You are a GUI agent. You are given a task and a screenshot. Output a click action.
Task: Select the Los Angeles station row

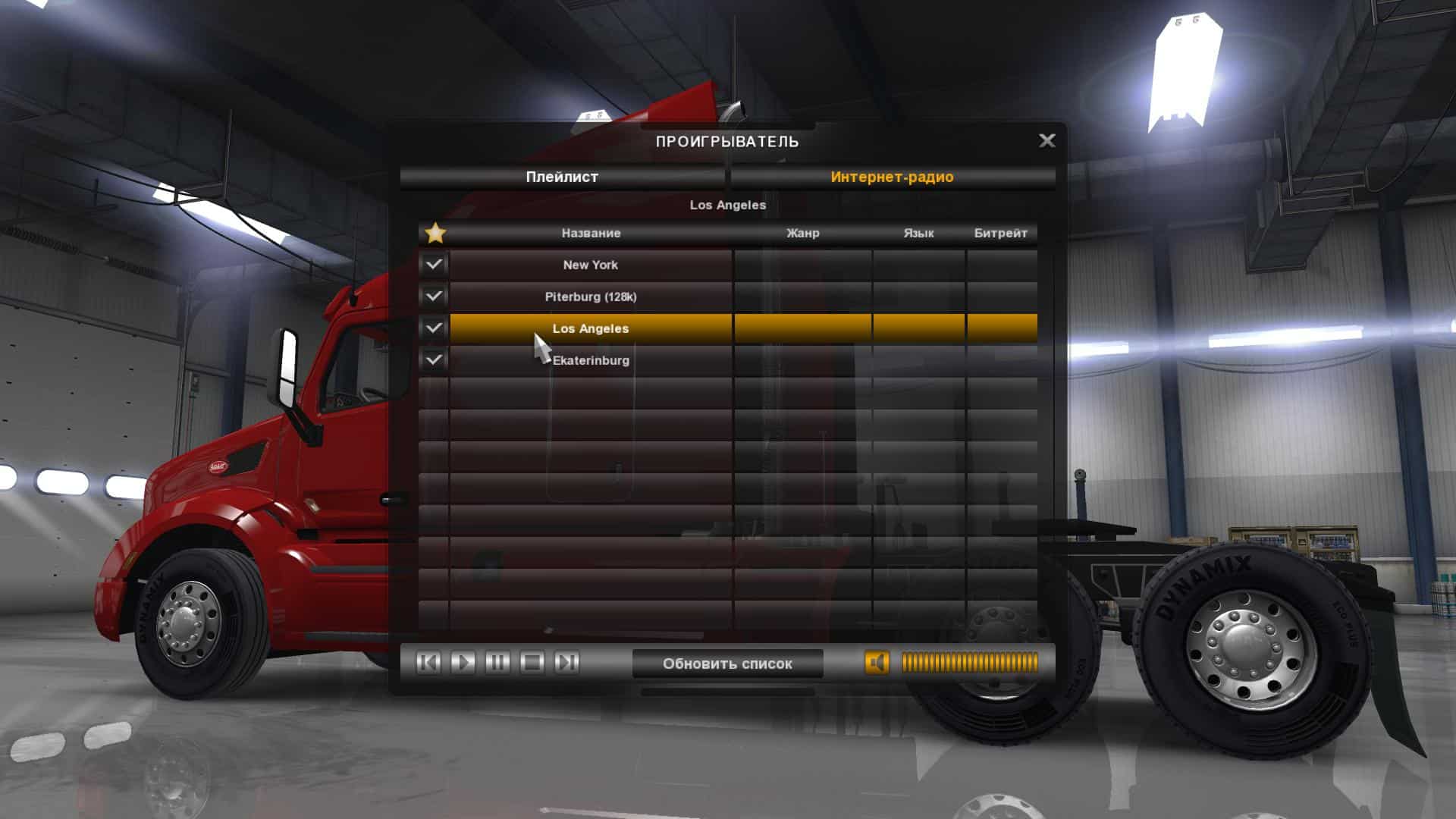tap(591, 328)
